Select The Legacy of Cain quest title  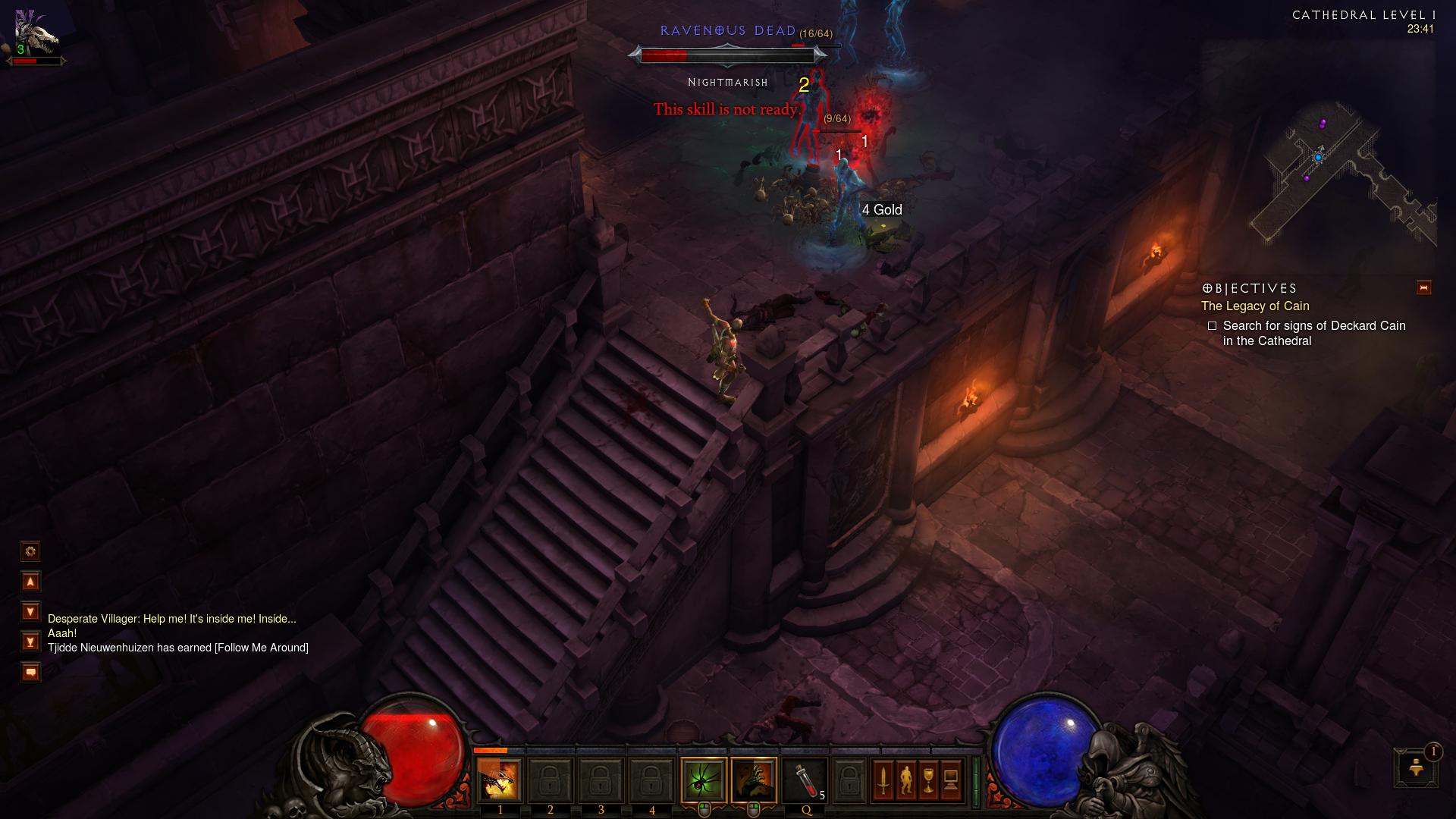coord(1255,306)
